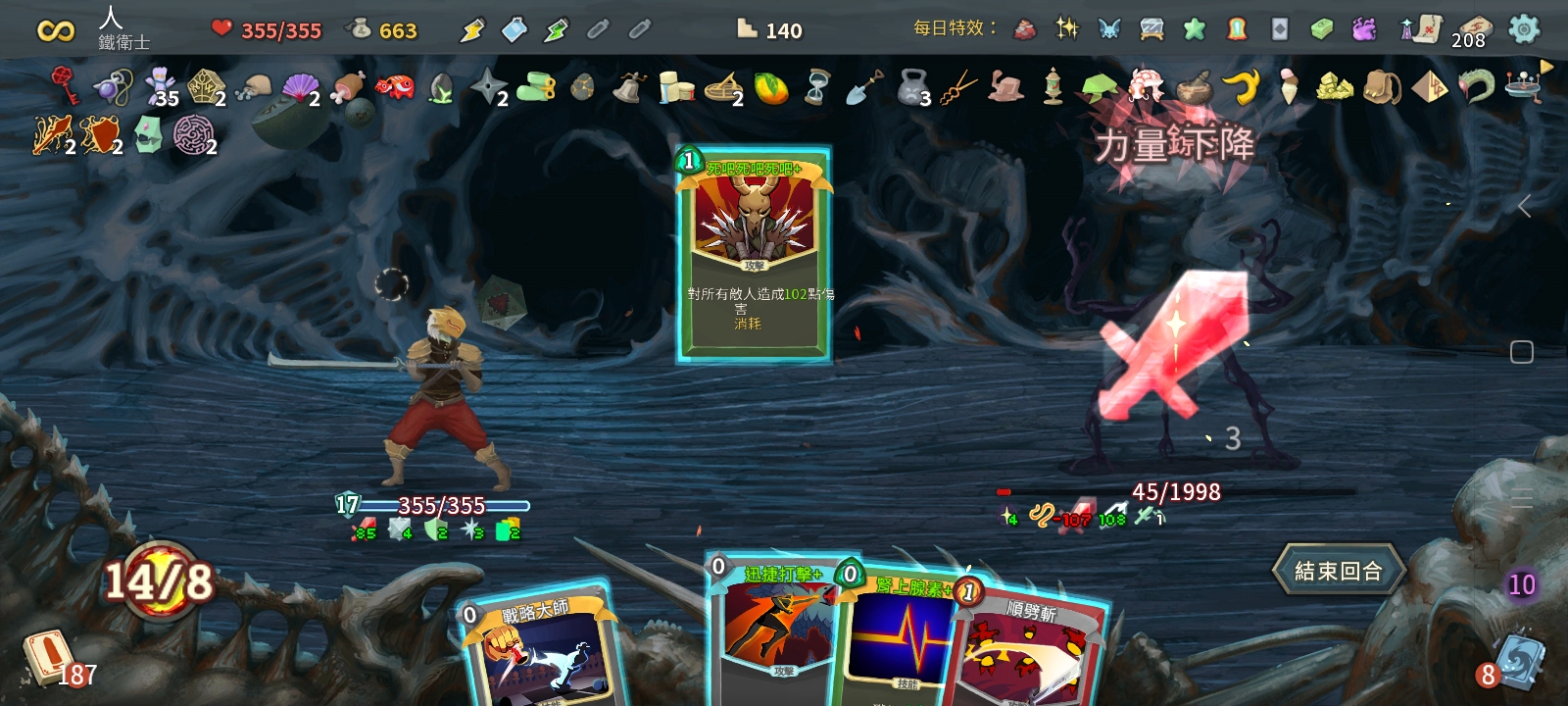Show next relic page with yellow arrow
This screenshot has width=1568, height=706.
[1546, 67]
